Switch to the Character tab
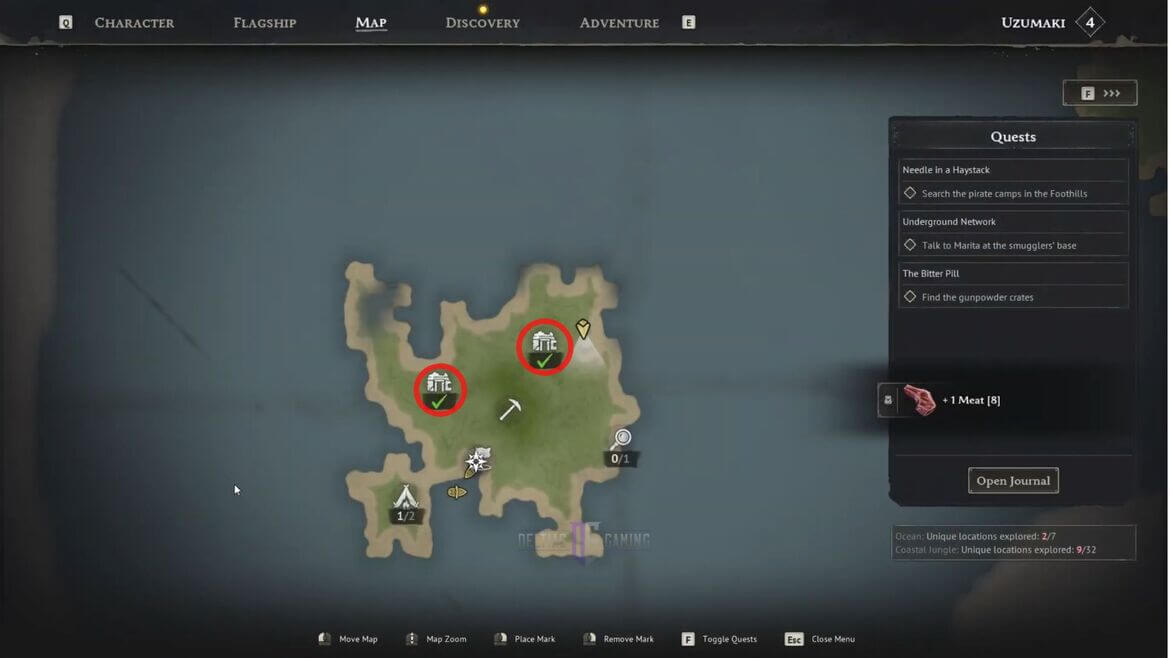Viewport: 1170px width, 658px height. pyautogui.click(x=134, y=22)
